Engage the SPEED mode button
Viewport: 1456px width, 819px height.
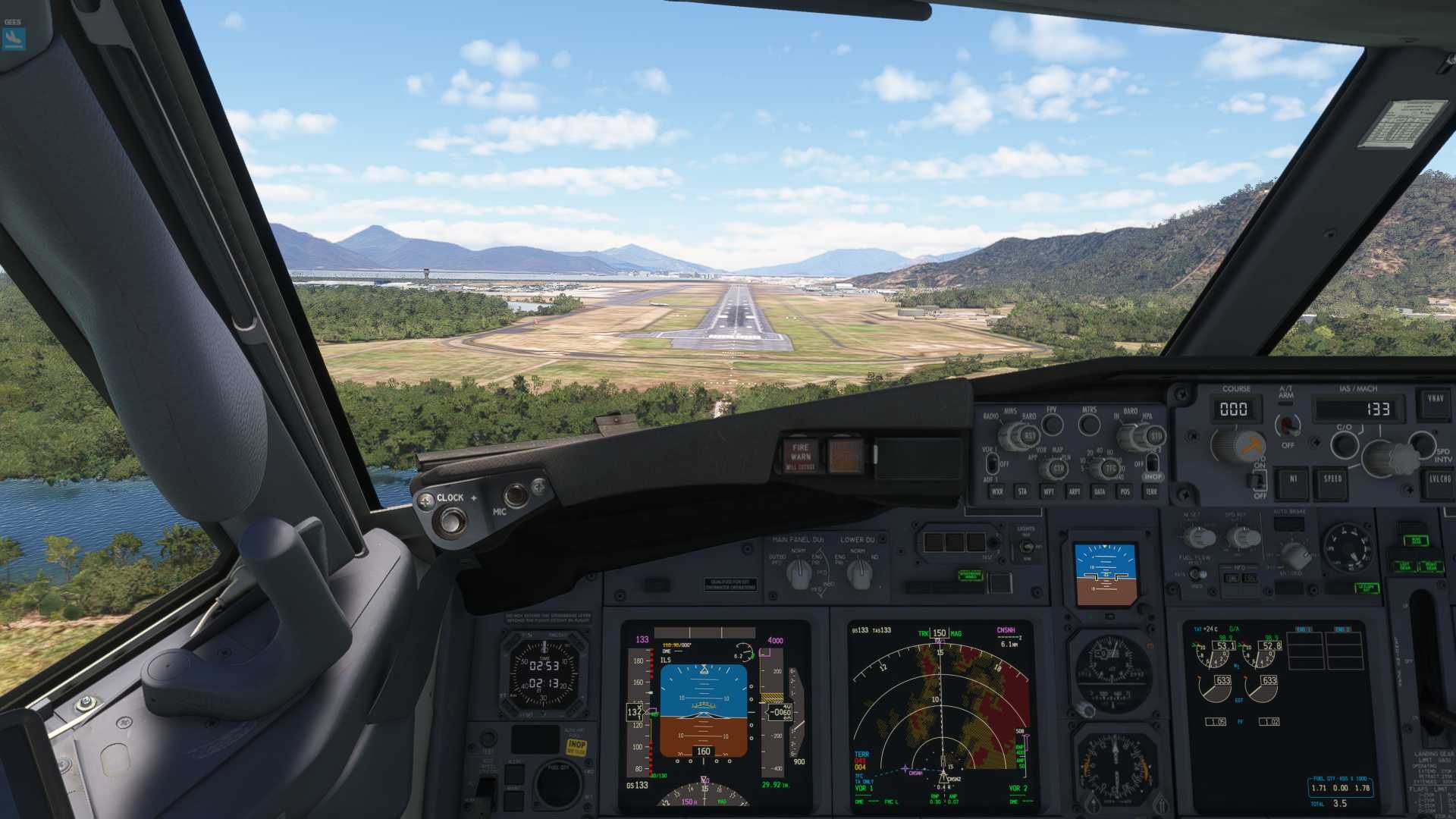(1332, 480)
